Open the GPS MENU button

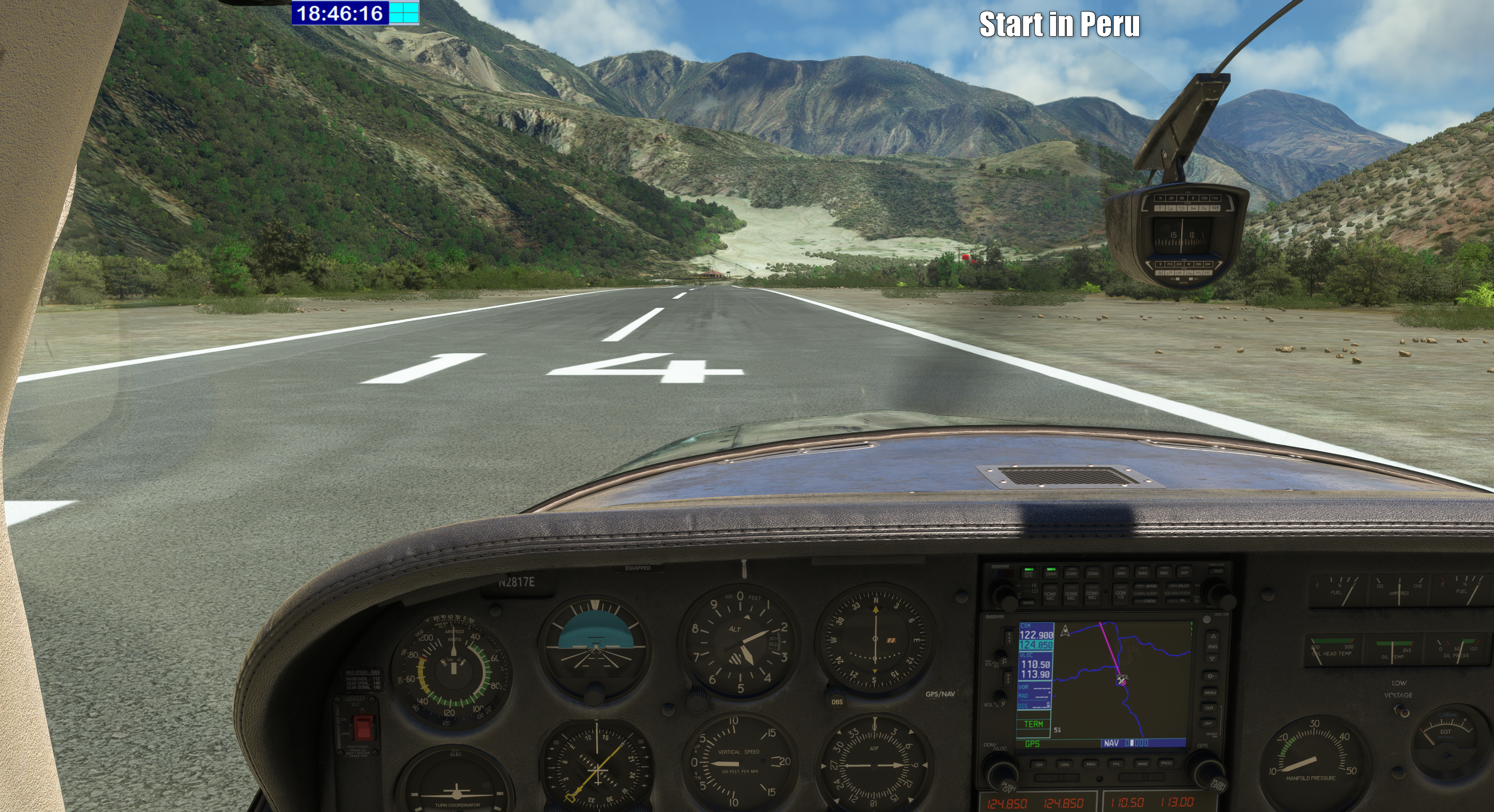[1210, 692]
